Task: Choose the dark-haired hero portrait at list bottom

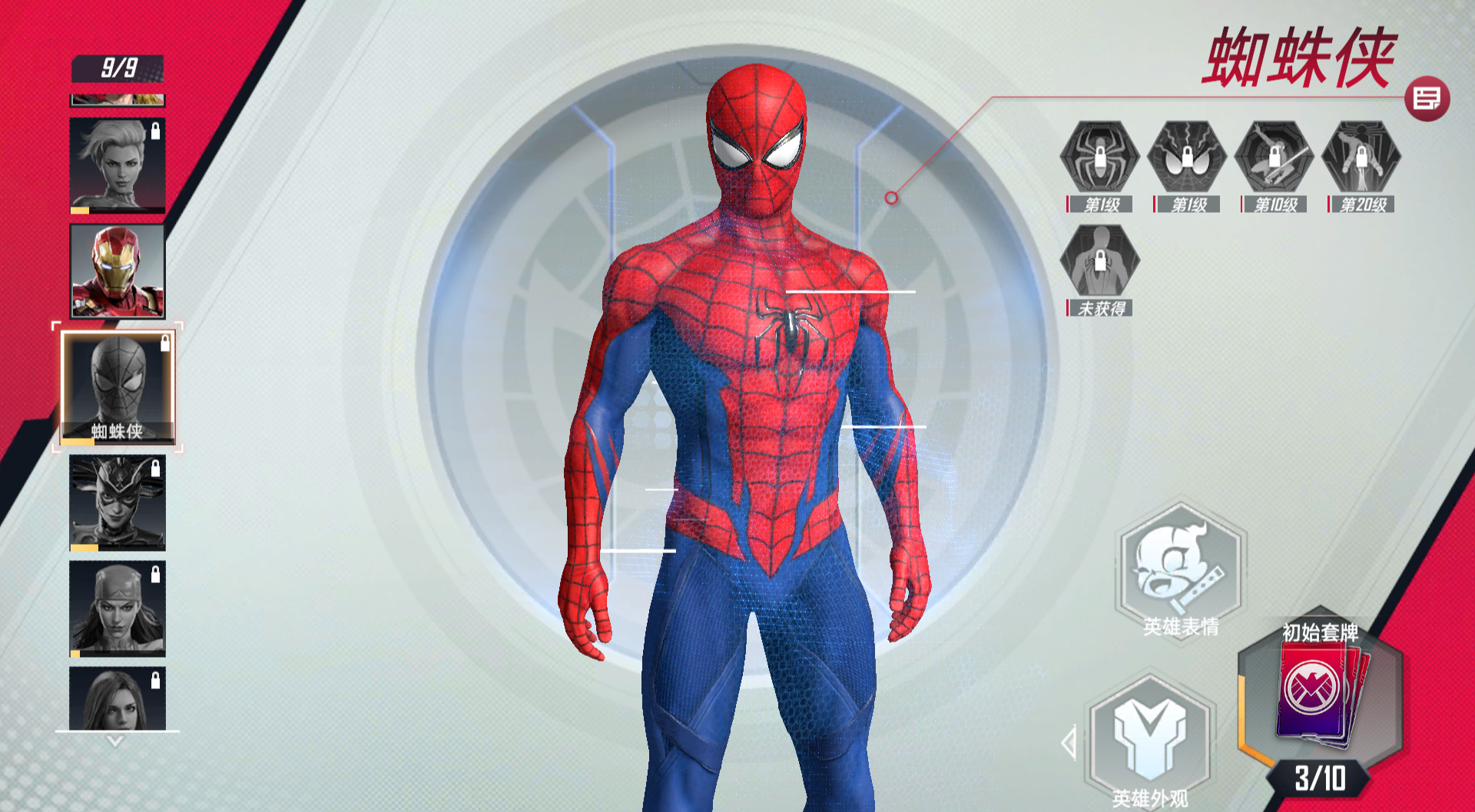Action: tap(118, 698)
